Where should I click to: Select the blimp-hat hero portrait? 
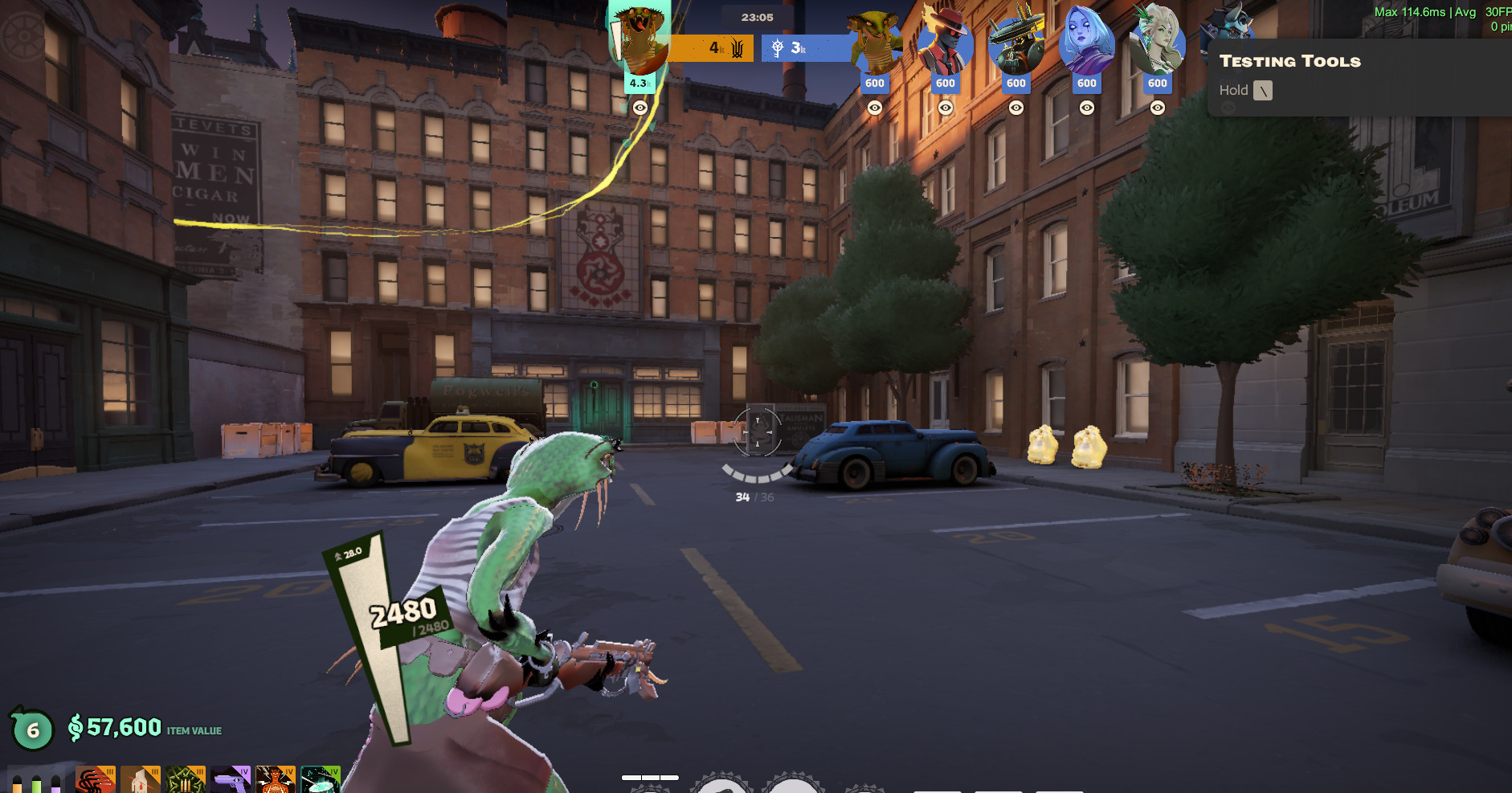tap(1015, 45)
